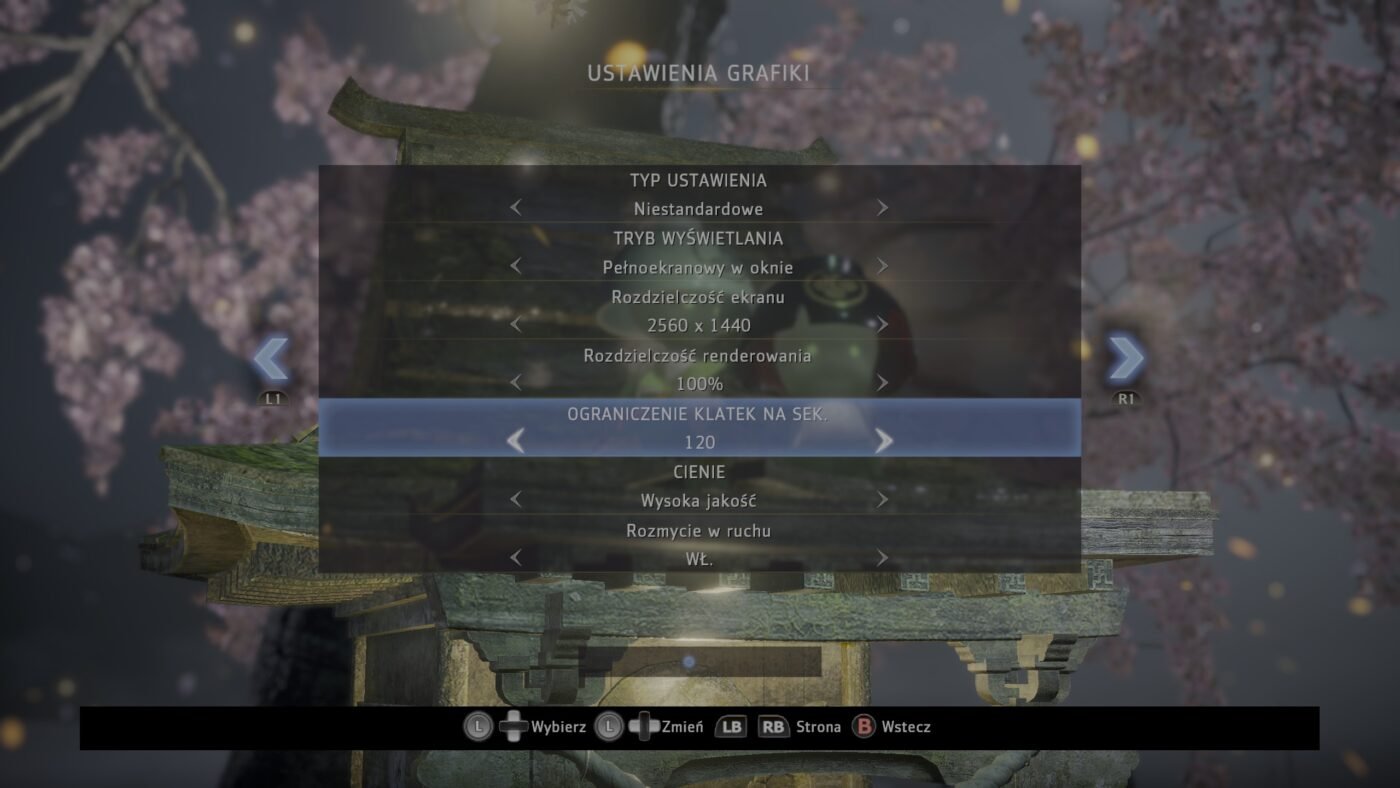Click the left arrow next to Niestandardowe
Screen dimensions: 1400x788
[x=516, y=208]
